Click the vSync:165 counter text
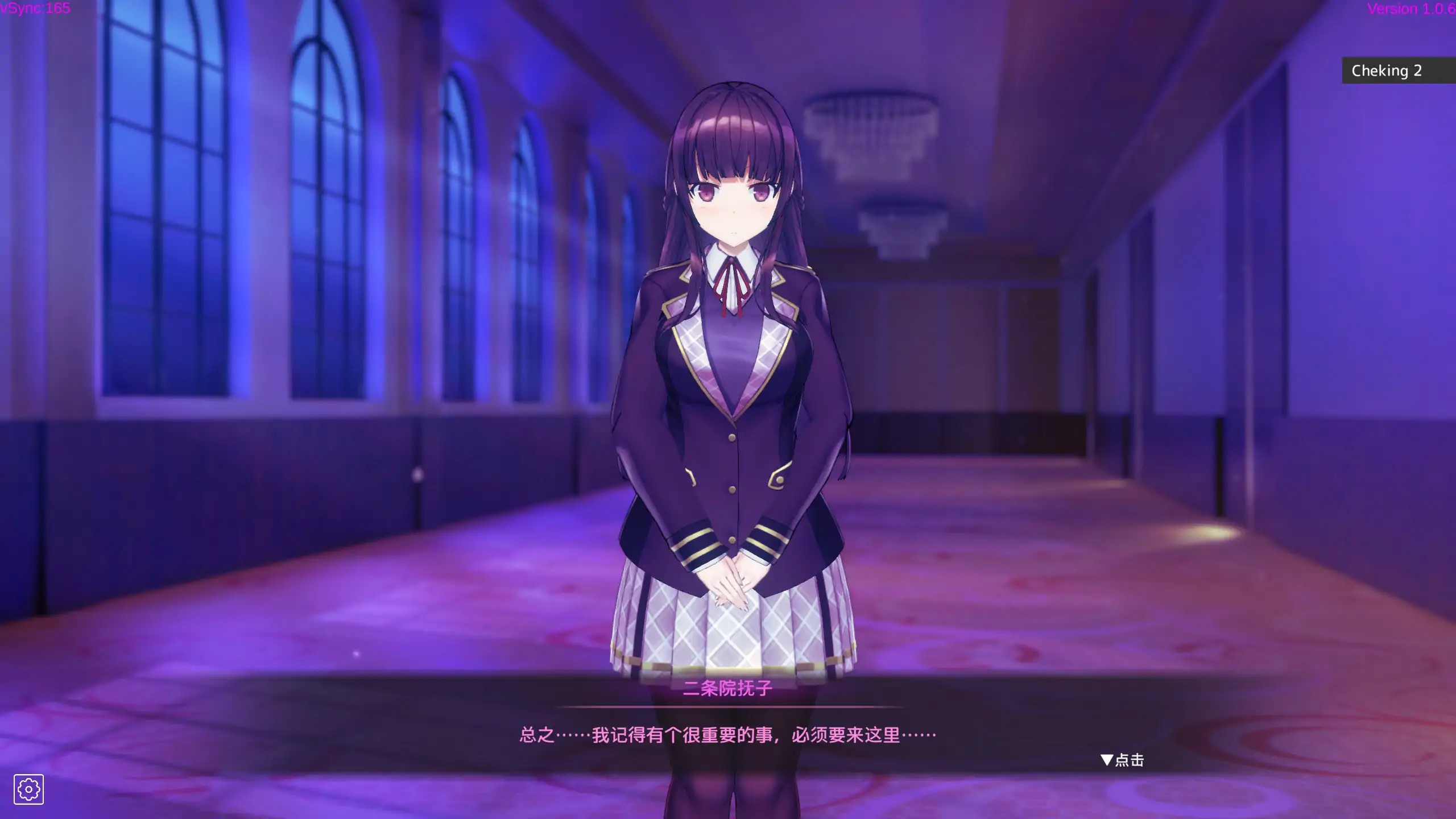Screen dimensions: 1456x819 (x=35, y=9)
